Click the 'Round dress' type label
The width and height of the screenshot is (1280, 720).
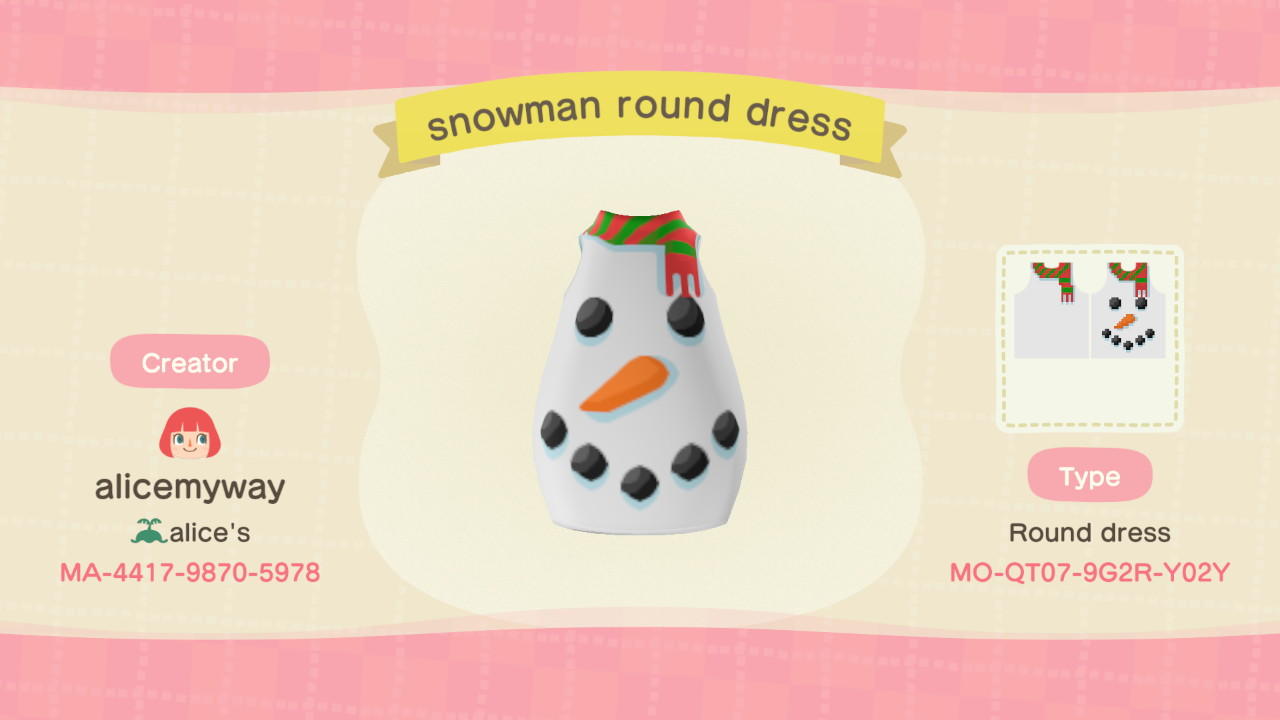pos(1090,533)
